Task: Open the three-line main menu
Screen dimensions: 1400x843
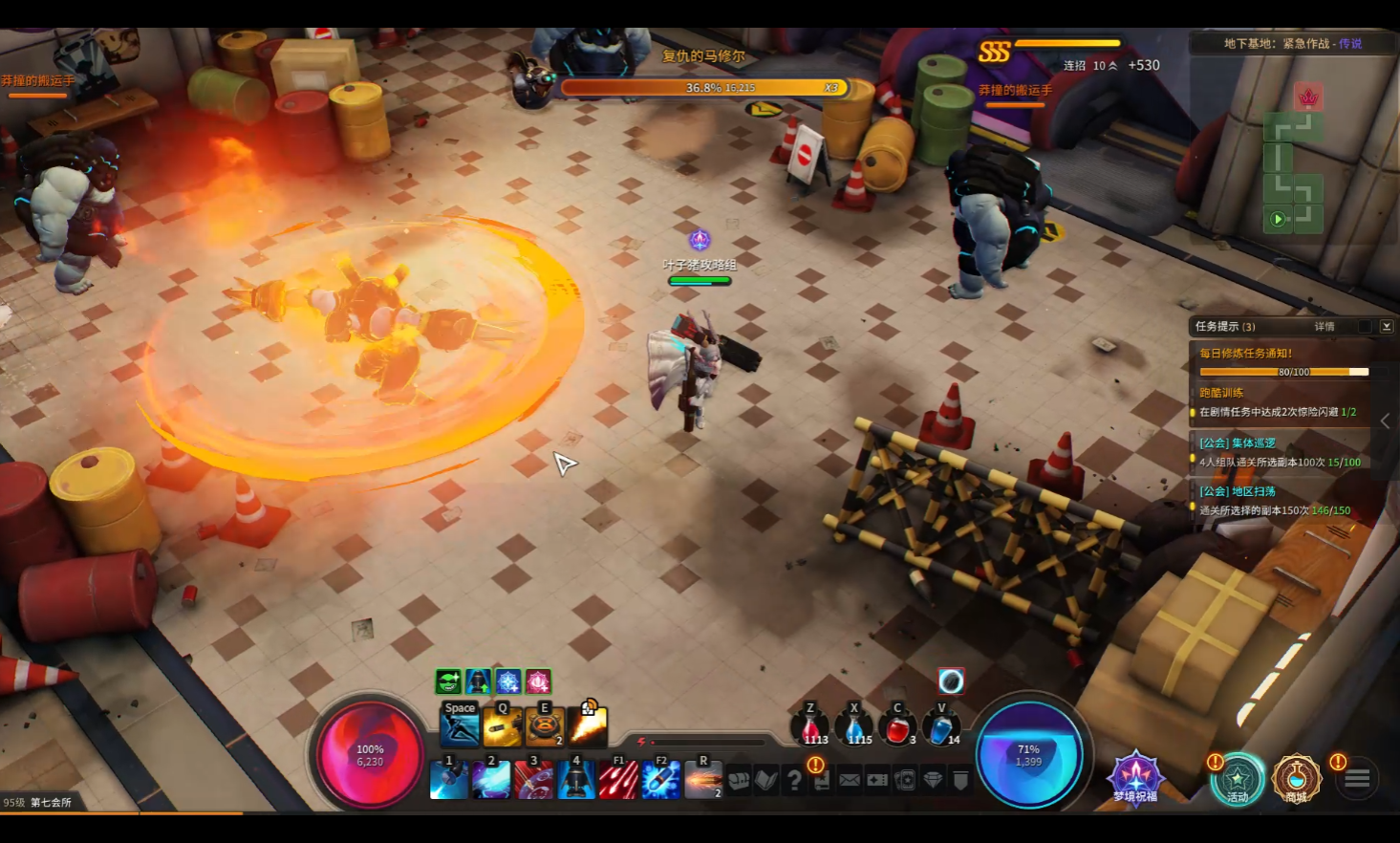Action: point(1357,779)
